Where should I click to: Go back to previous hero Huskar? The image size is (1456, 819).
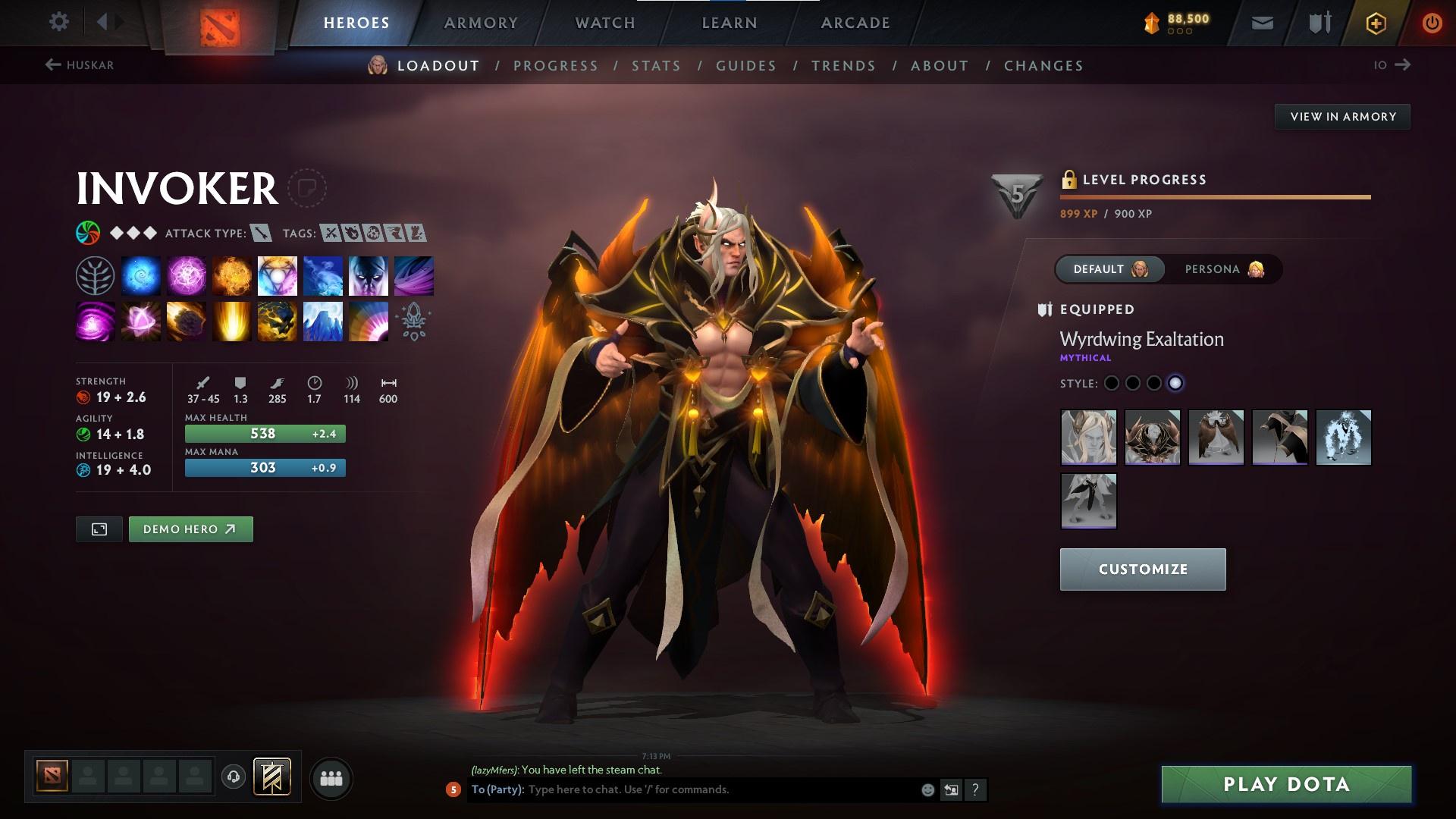(x=80, y=65)
